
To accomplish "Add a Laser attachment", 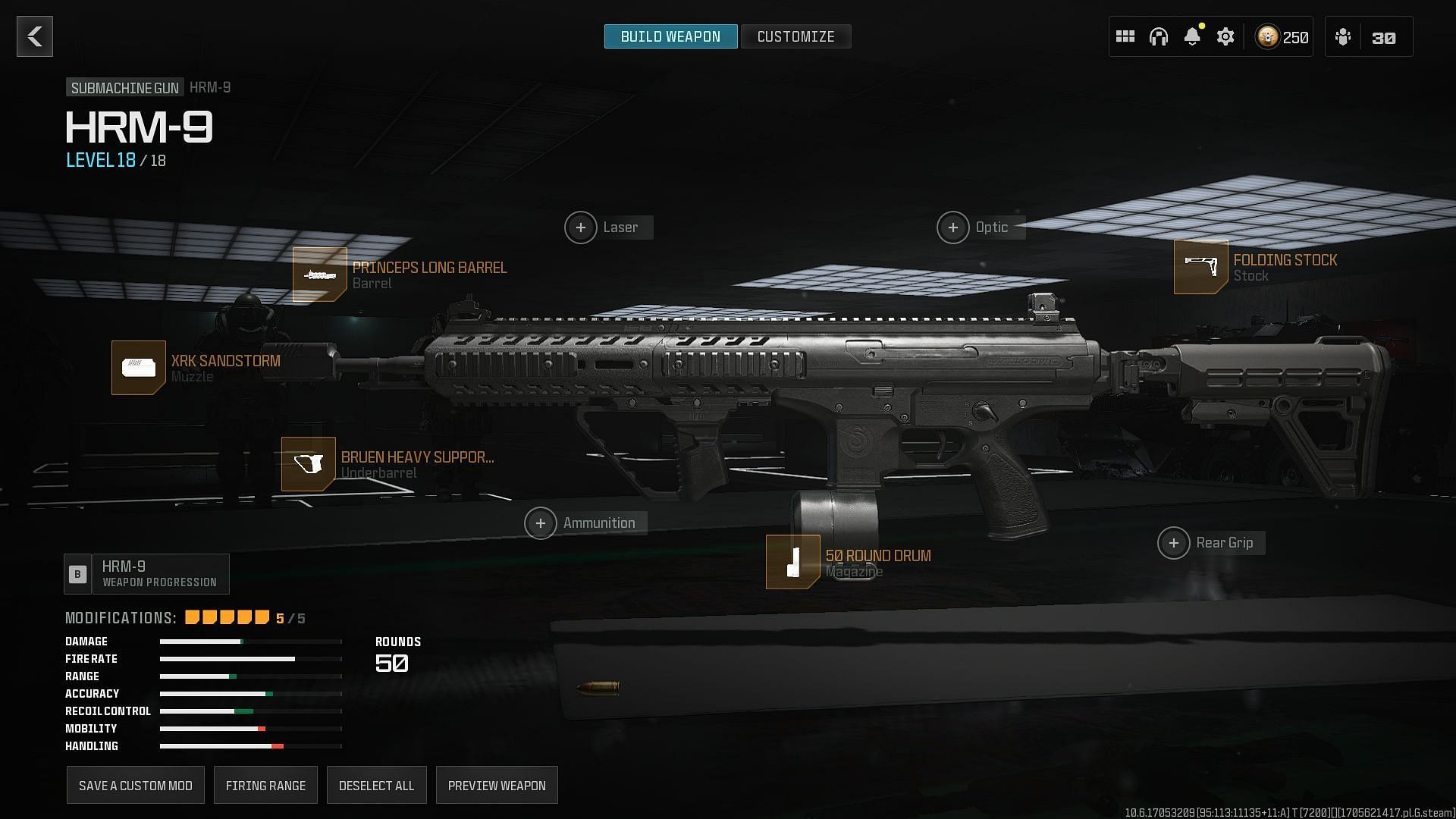I will tap(581, 227).
